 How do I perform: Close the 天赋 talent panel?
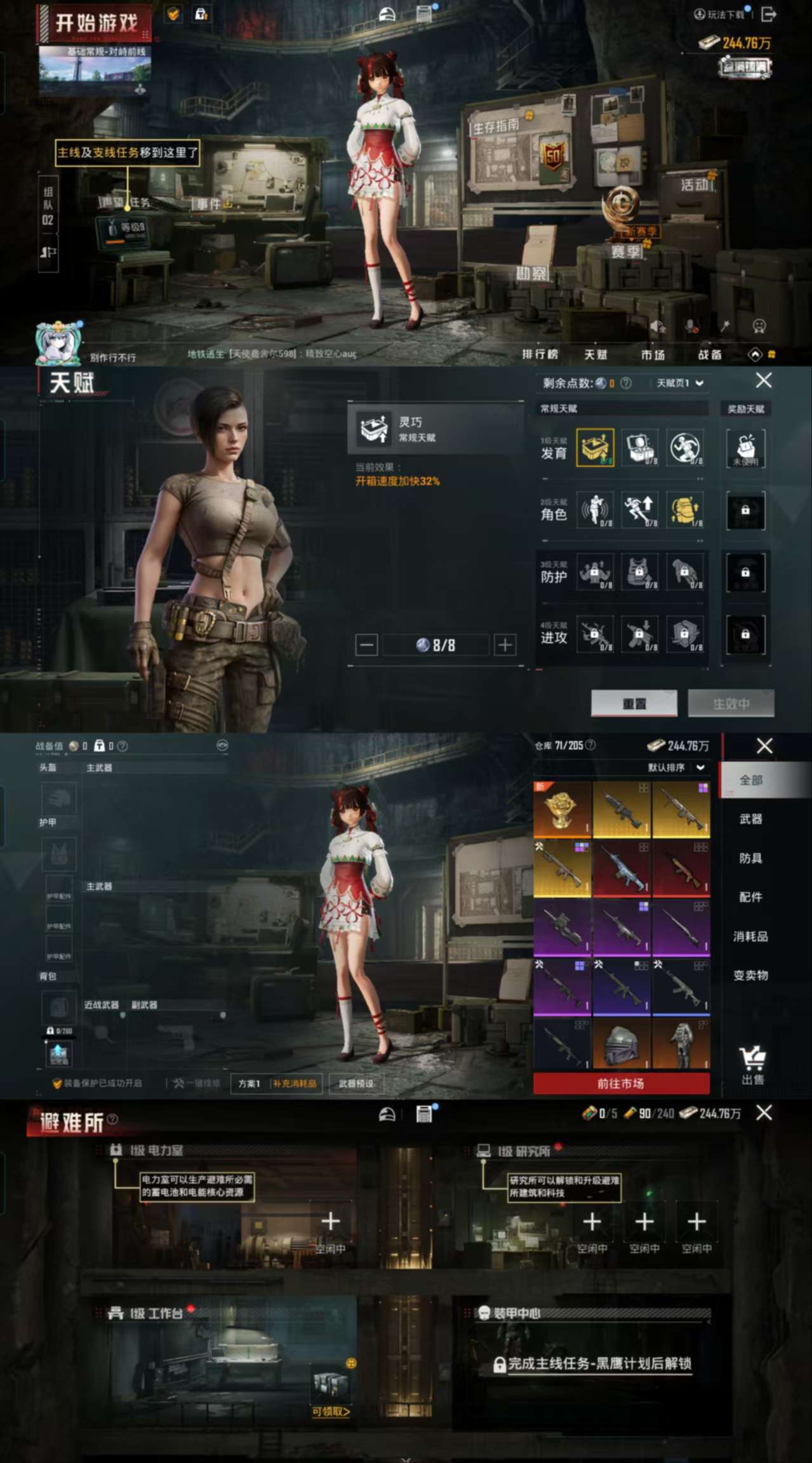pyautogui.click(x=764, y=381)
